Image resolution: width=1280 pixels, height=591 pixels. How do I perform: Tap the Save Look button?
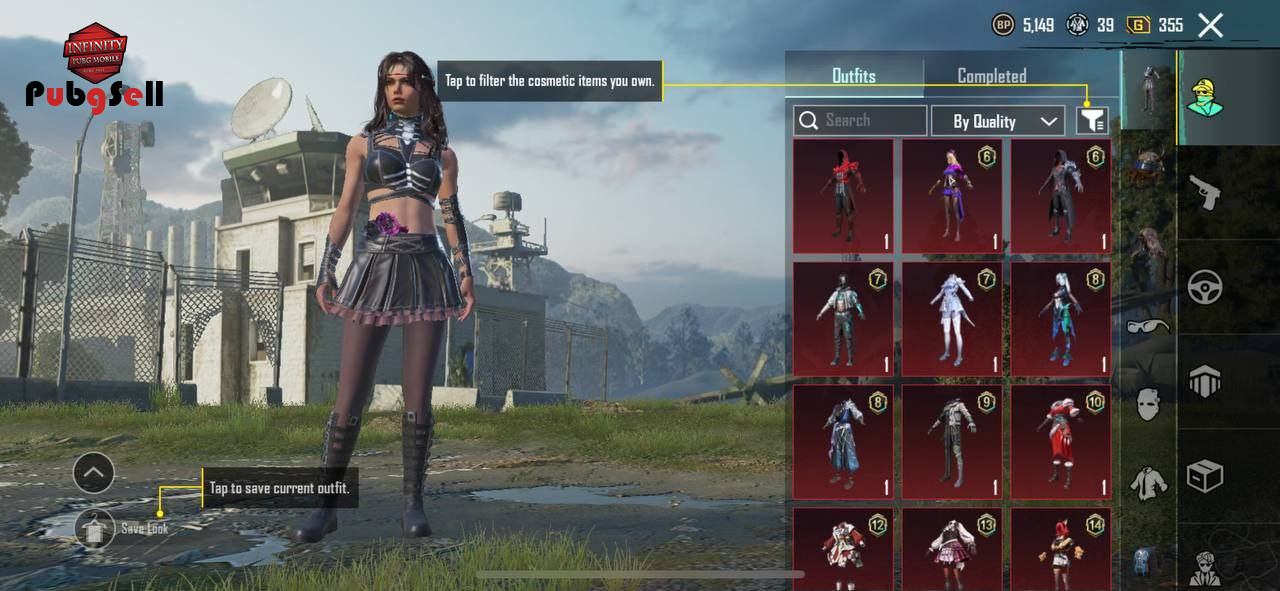[x=96, y=527]
